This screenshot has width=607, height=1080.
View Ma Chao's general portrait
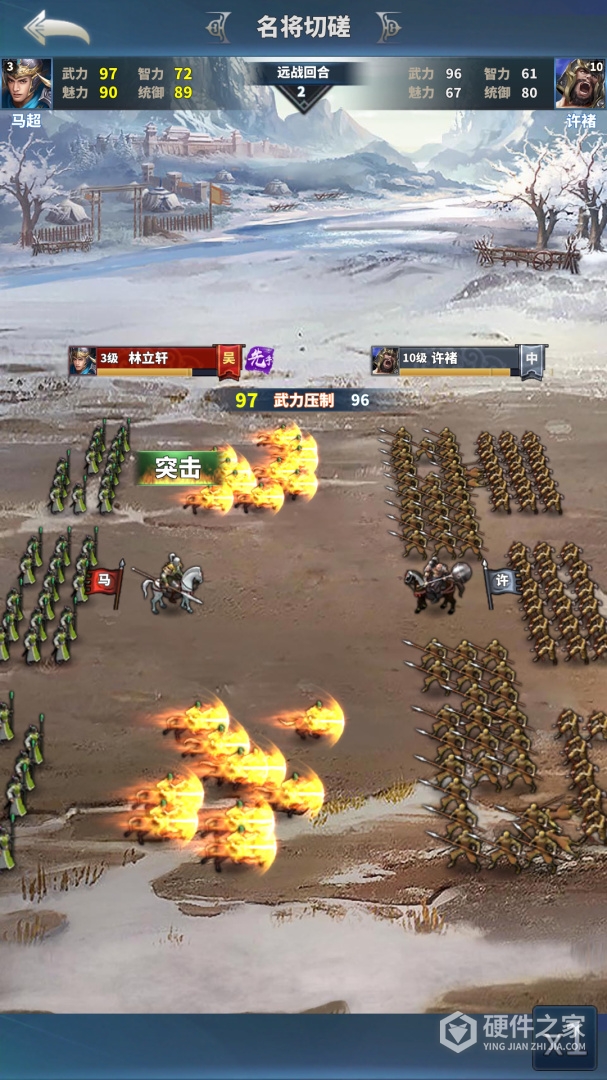tap(26, 83)
